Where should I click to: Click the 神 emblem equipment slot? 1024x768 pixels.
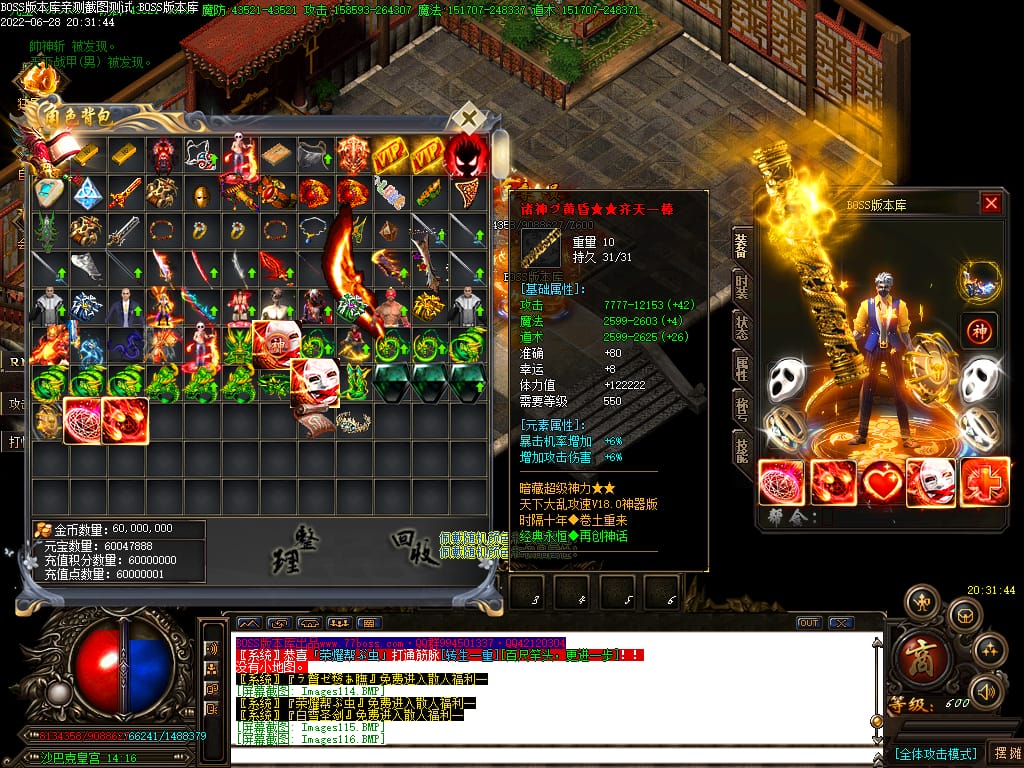click(979, 330)
